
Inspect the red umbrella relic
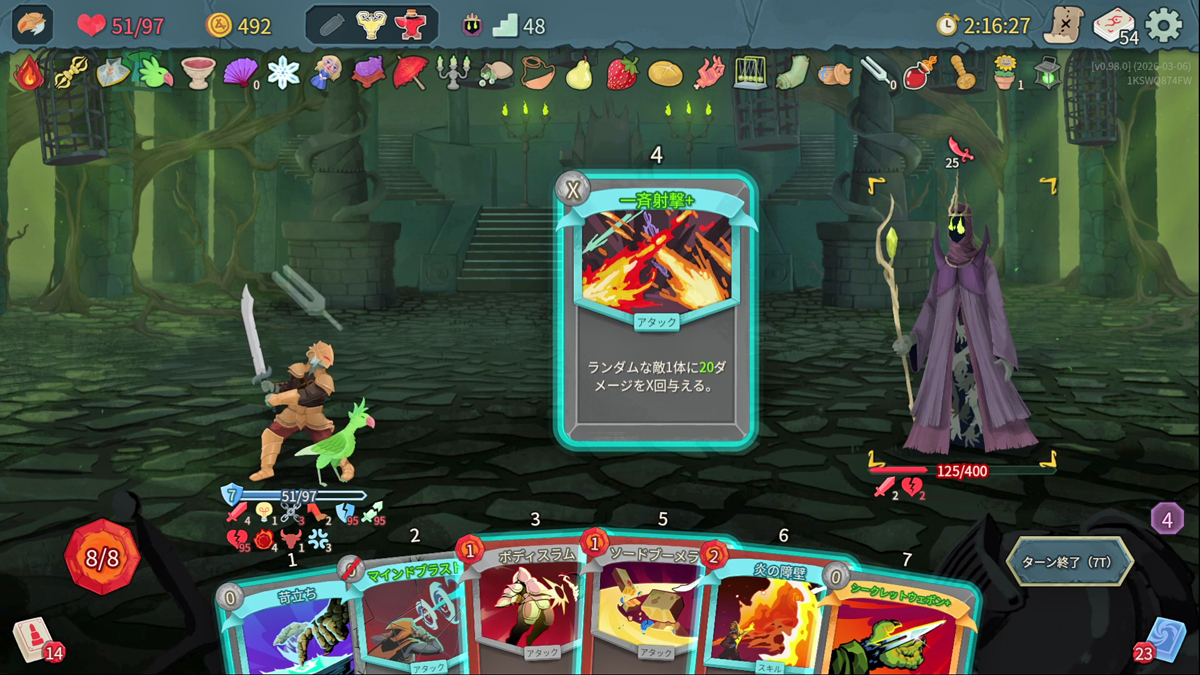(410, 73)
